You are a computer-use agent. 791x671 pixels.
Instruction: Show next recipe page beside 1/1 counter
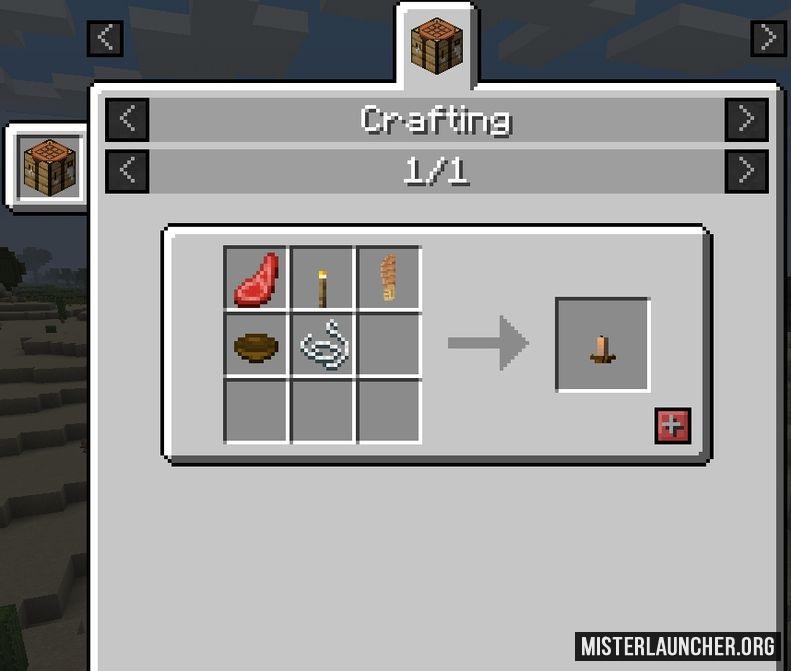tap(746, 171)
